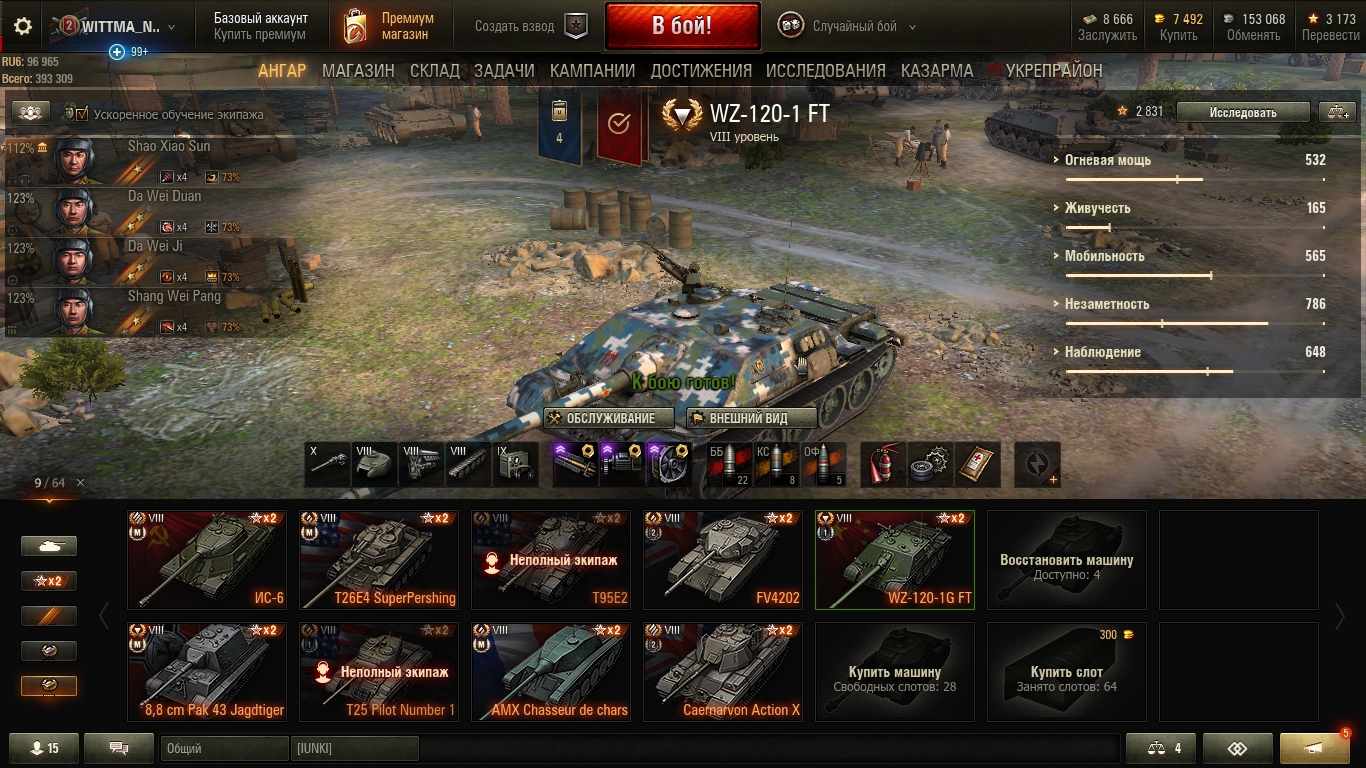The width and height of the screenshot is (1366, 768).
Task: Switch to the МАГАЗИН tab
Action: (358, 71)
